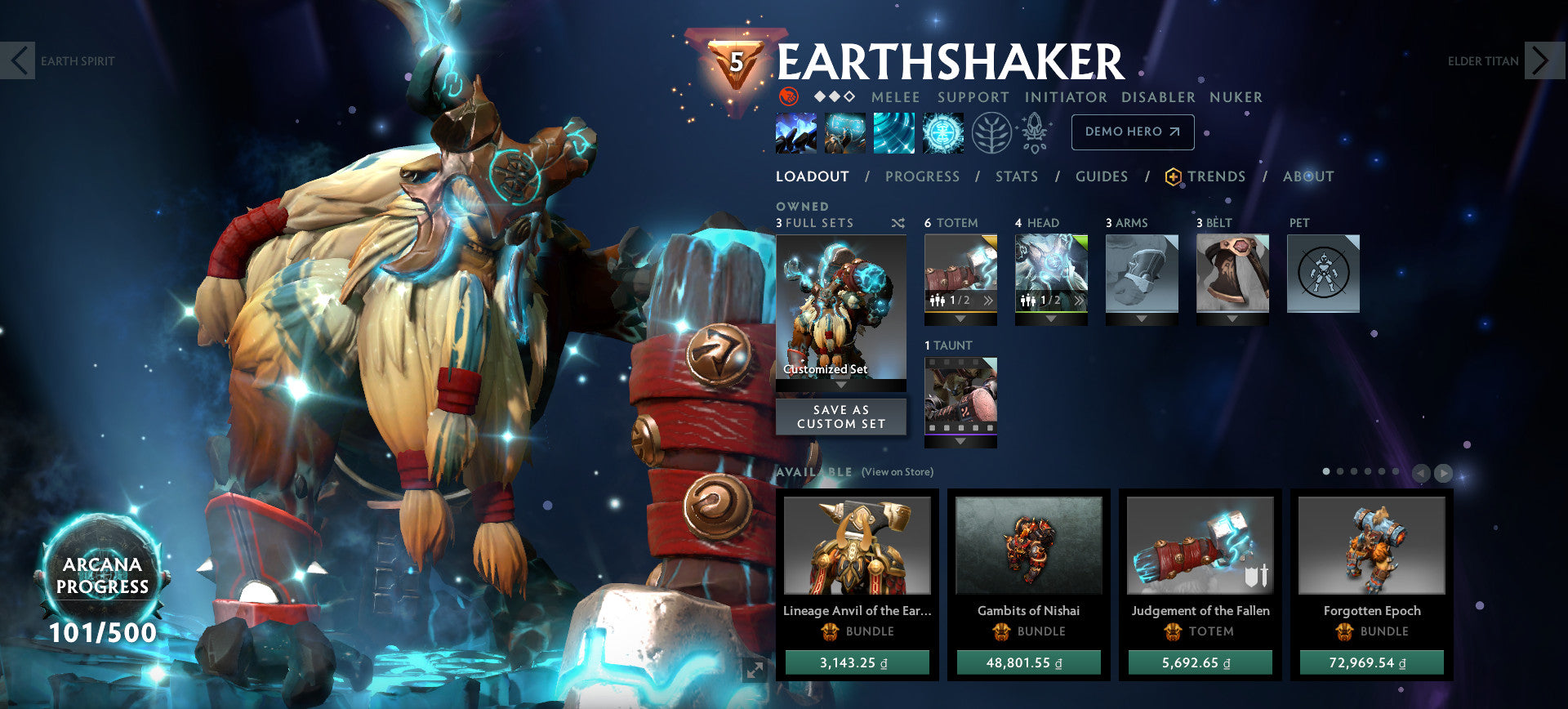Screen dimensions: 1568x709
Task: Switch to the Stats tab
Action: (1016, 176)
